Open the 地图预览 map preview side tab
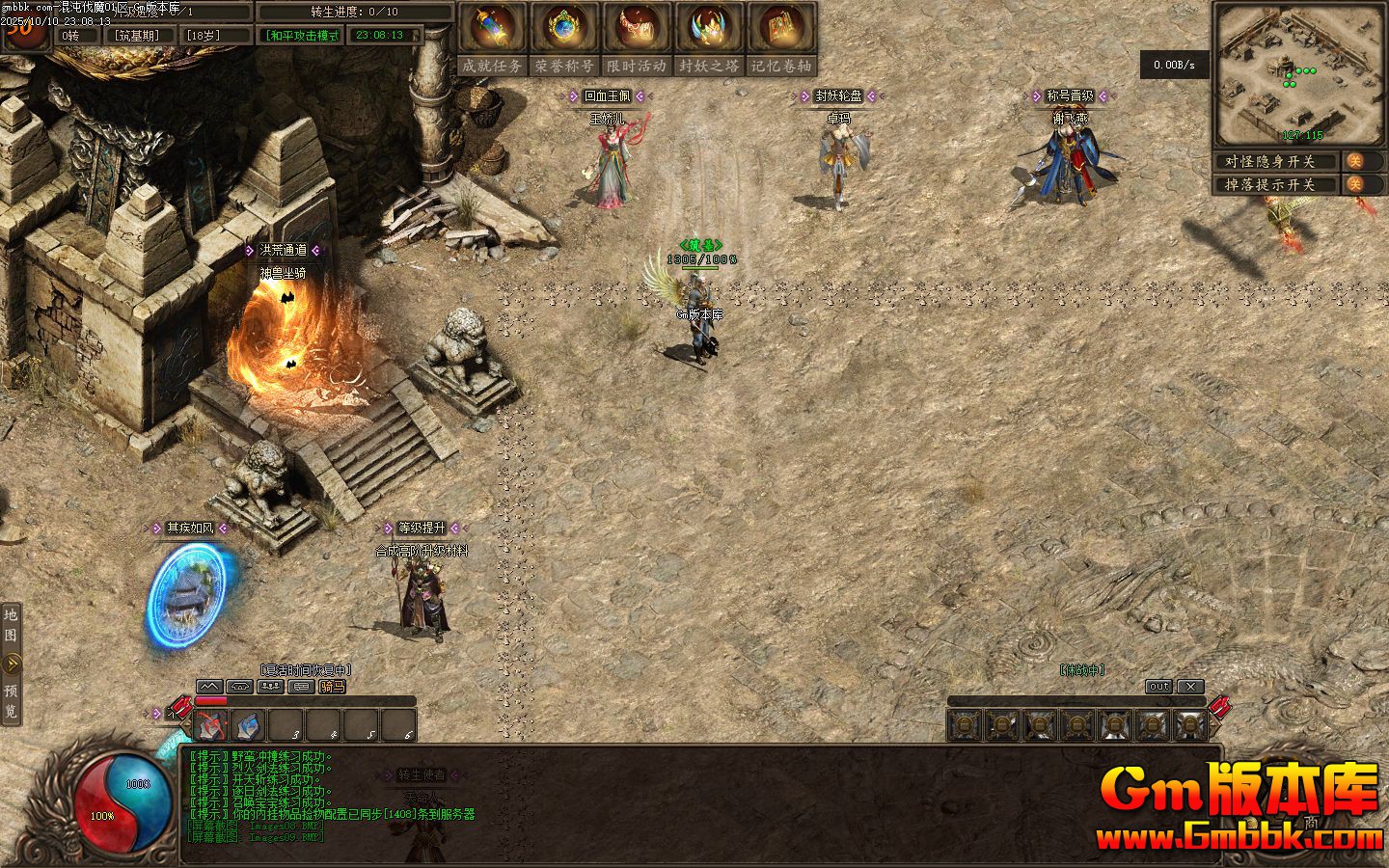 click(x=11, y=664)
